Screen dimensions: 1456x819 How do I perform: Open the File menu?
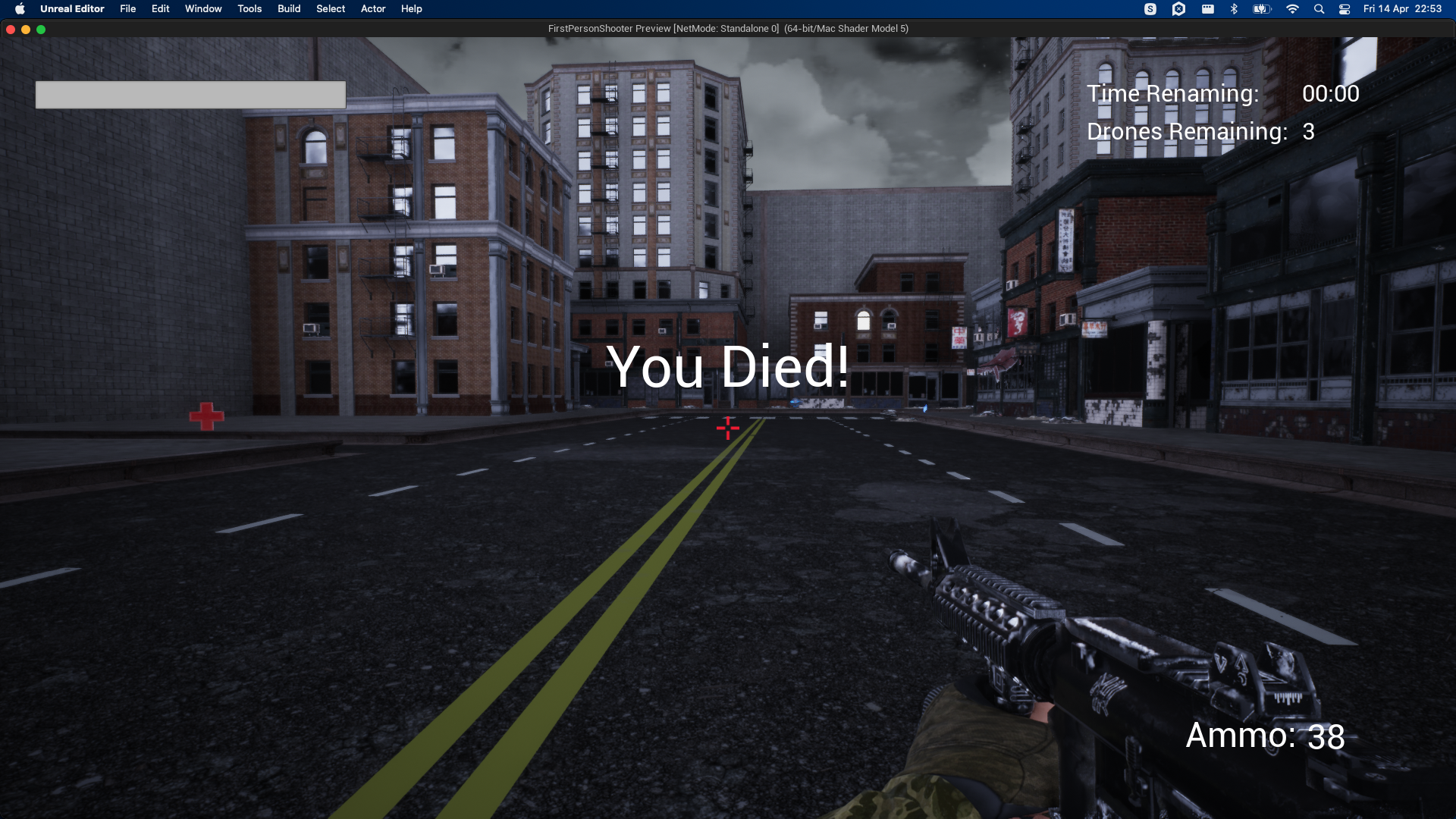tap(127, 8)
